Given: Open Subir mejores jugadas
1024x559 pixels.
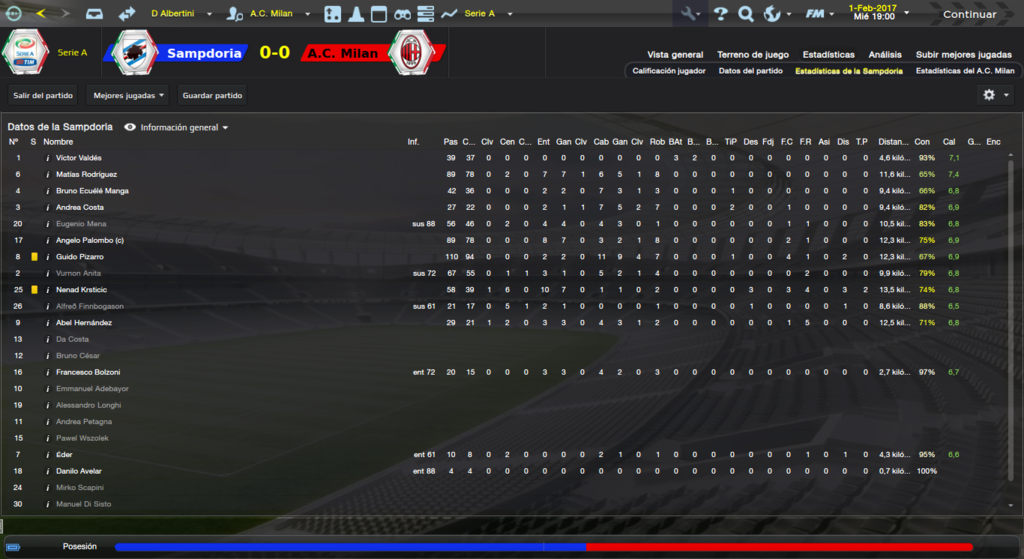Looking at the screenshot, I should click(963, 54).
